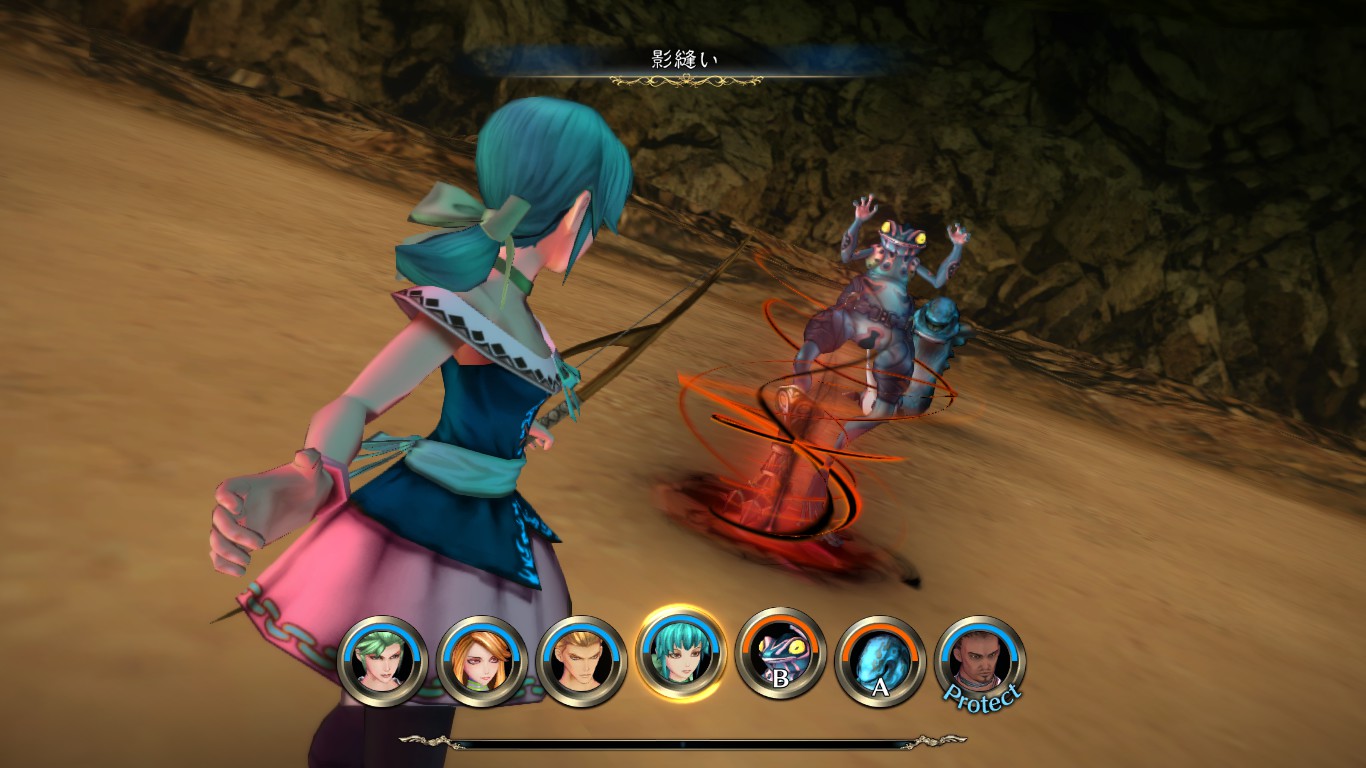The height and width of the screenshot is (768, 1366).
Task: Click the orange-haired woman's turn portrait
Action: click(482, 661)
